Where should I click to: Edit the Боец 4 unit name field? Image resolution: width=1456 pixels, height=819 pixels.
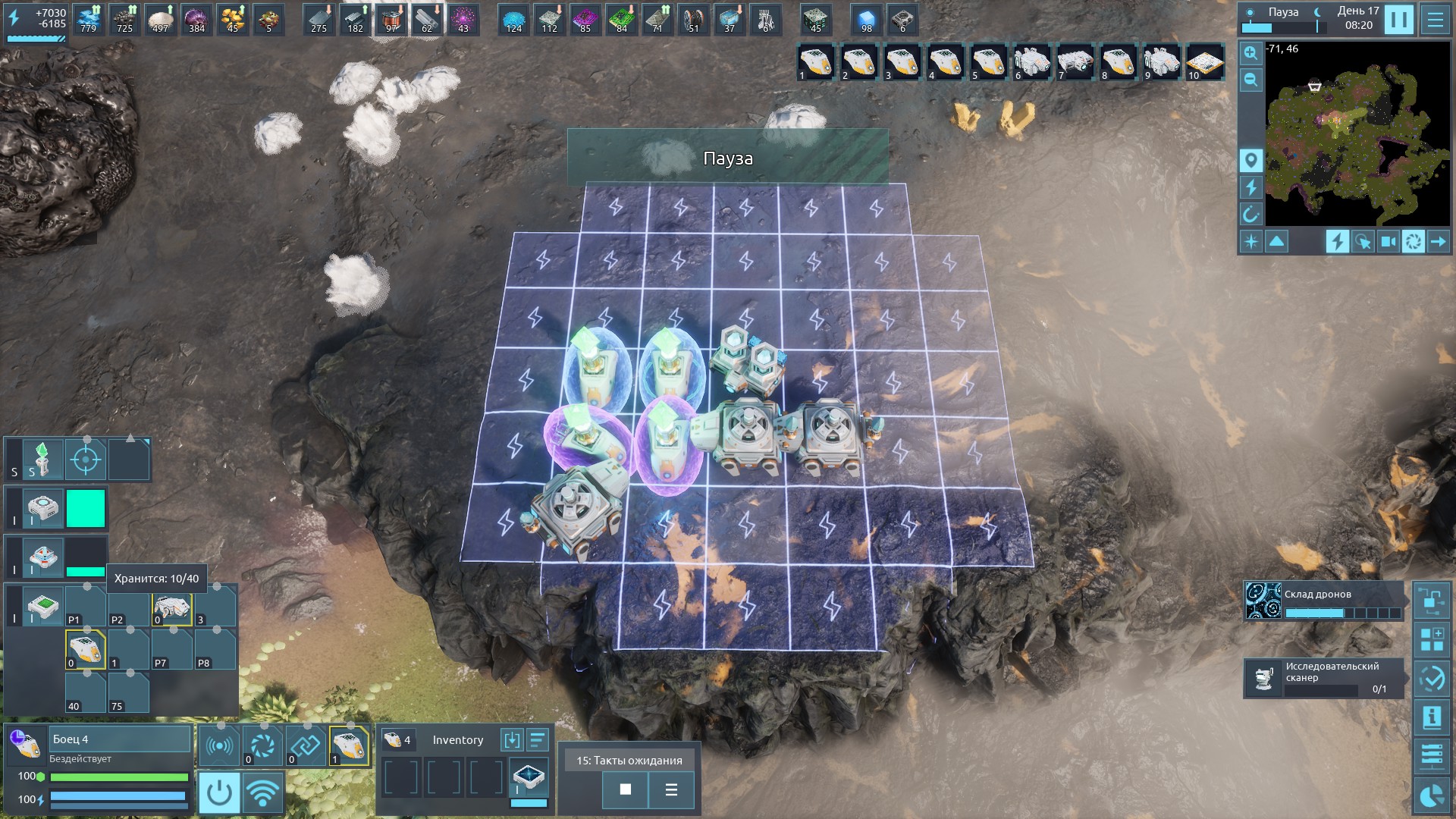(x=120, y=739)
